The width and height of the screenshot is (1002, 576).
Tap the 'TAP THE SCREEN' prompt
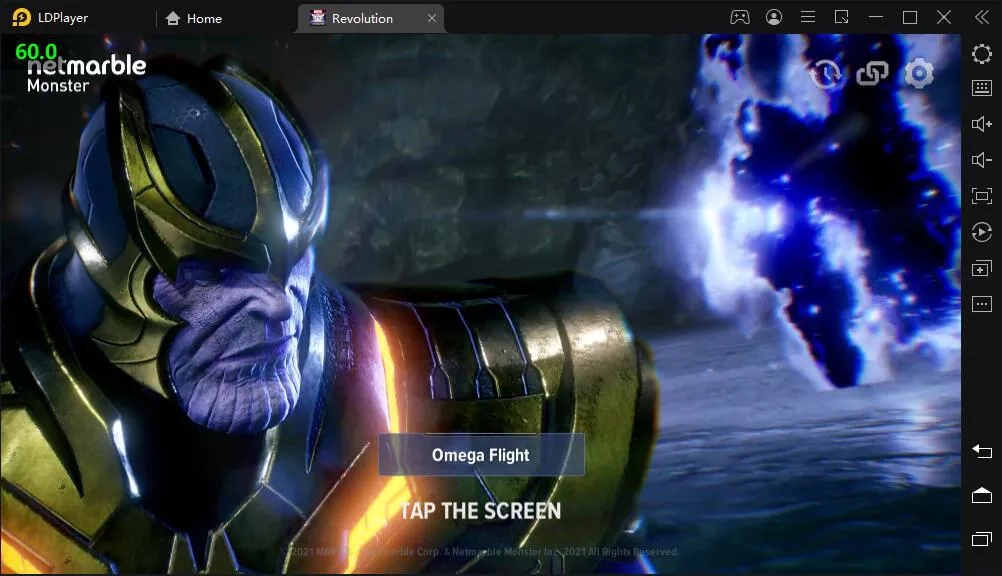pos(481,511)
